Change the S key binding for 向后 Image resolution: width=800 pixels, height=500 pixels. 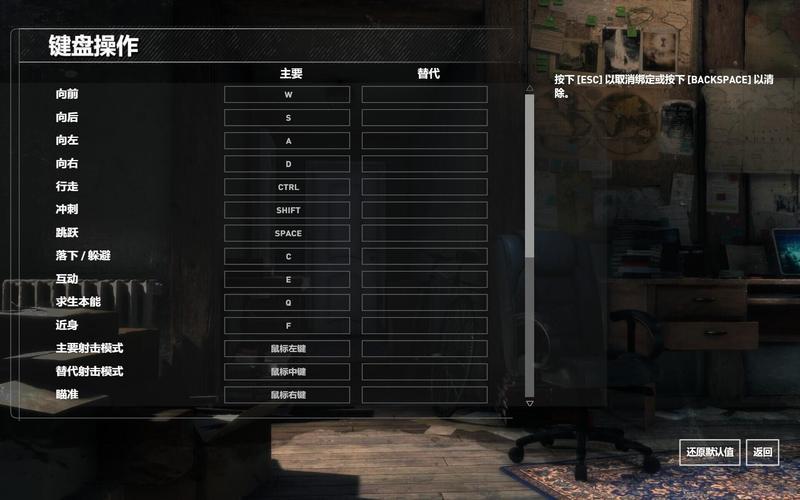point(287,118)
